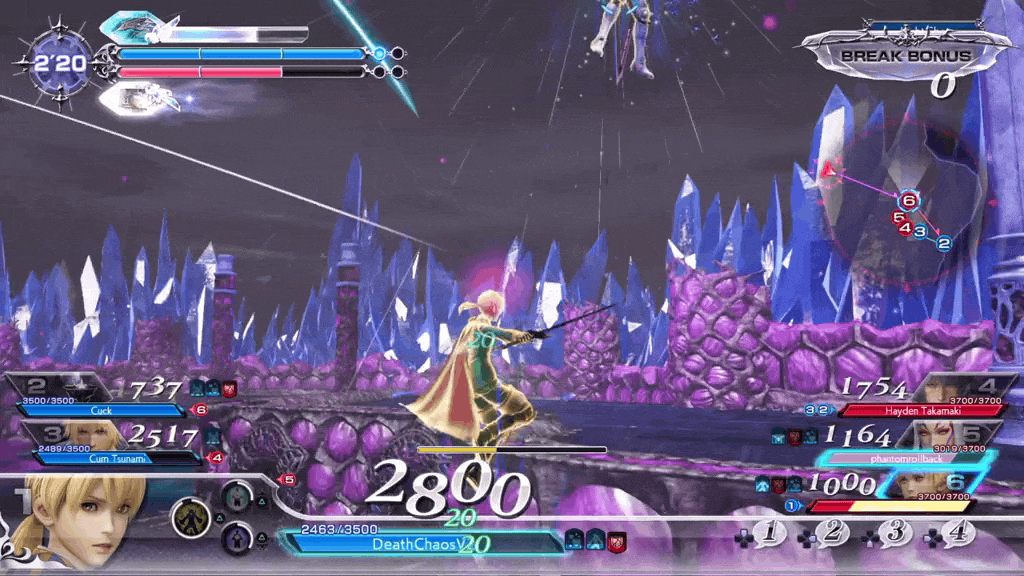Click the large yellow EX skill icon
The height and width of the screenshot is (576, 1024).
pyautogui.click(x=190, y=517)
